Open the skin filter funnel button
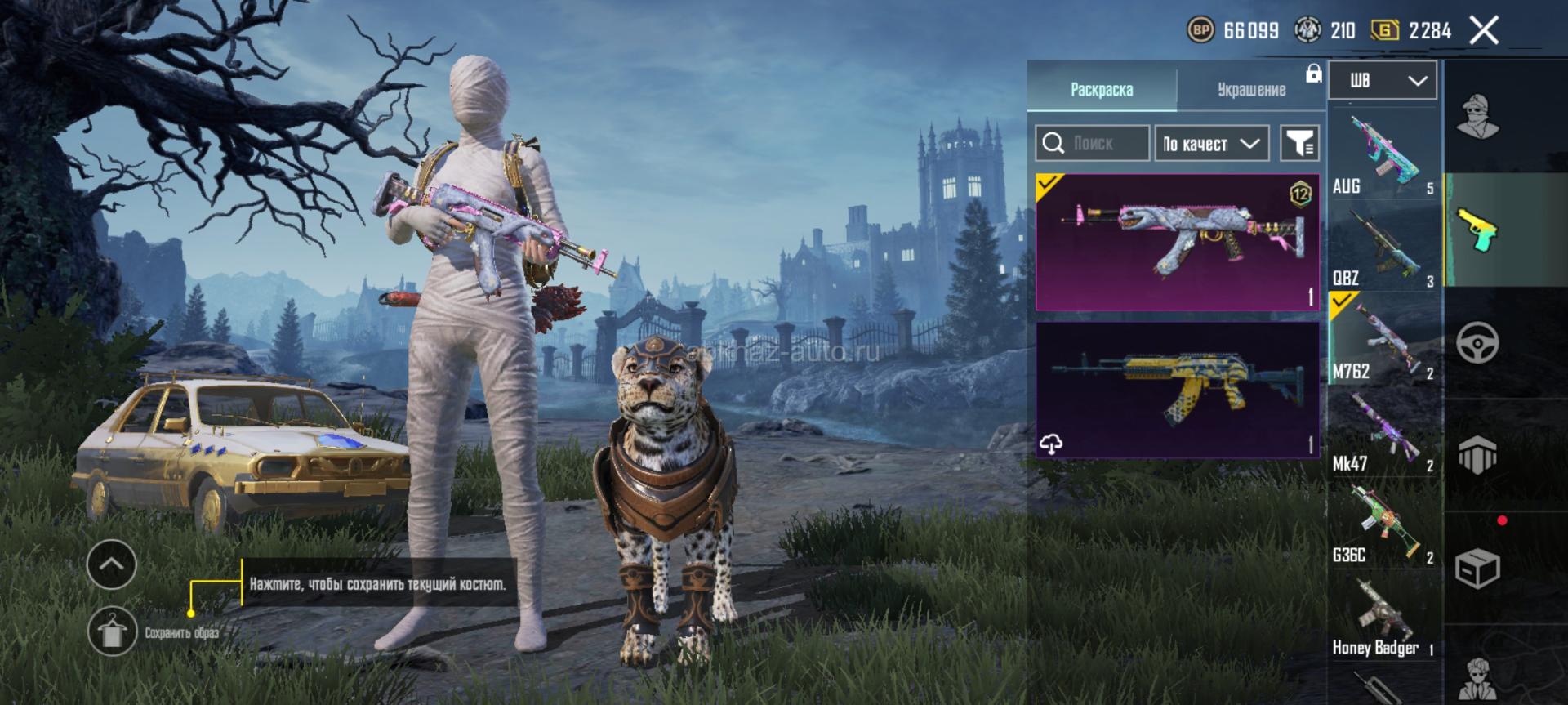Viewport: 1568px width, 705px height. 1298,144
